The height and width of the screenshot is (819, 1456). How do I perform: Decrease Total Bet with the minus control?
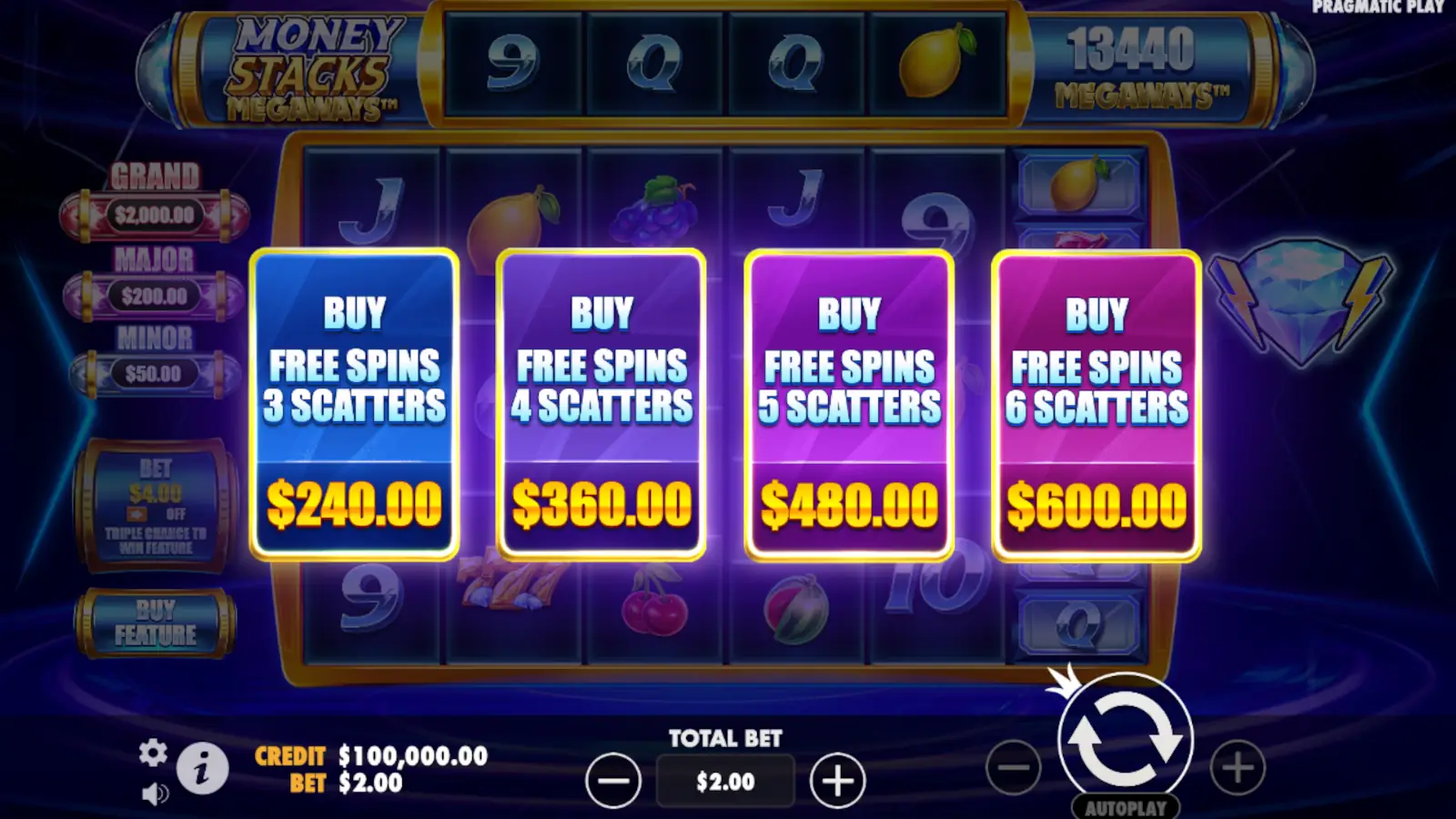click(613, 780)
